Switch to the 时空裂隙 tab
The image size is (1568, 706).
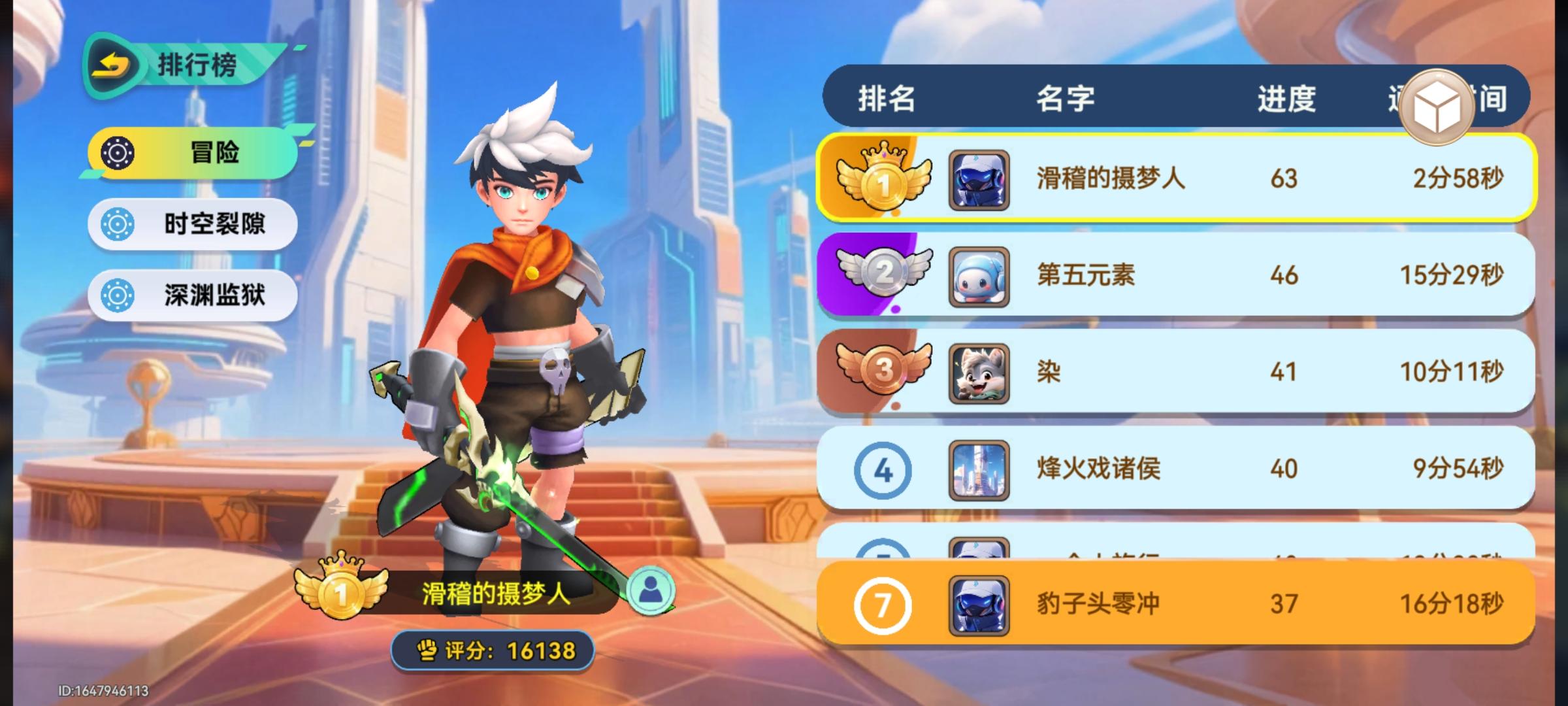point(193,224)
